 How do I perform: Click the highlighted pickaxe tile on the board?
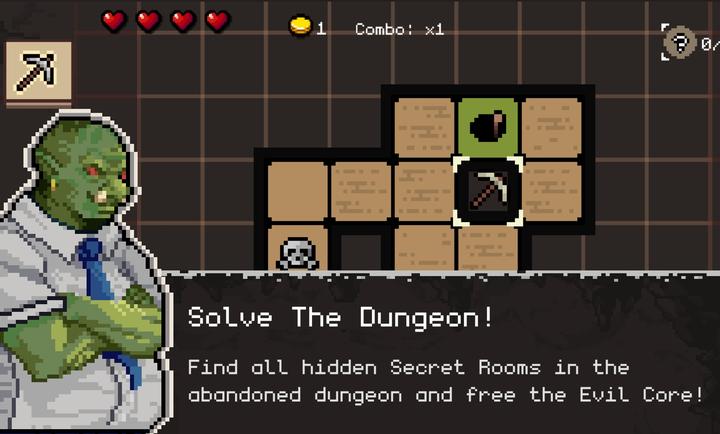488,189
